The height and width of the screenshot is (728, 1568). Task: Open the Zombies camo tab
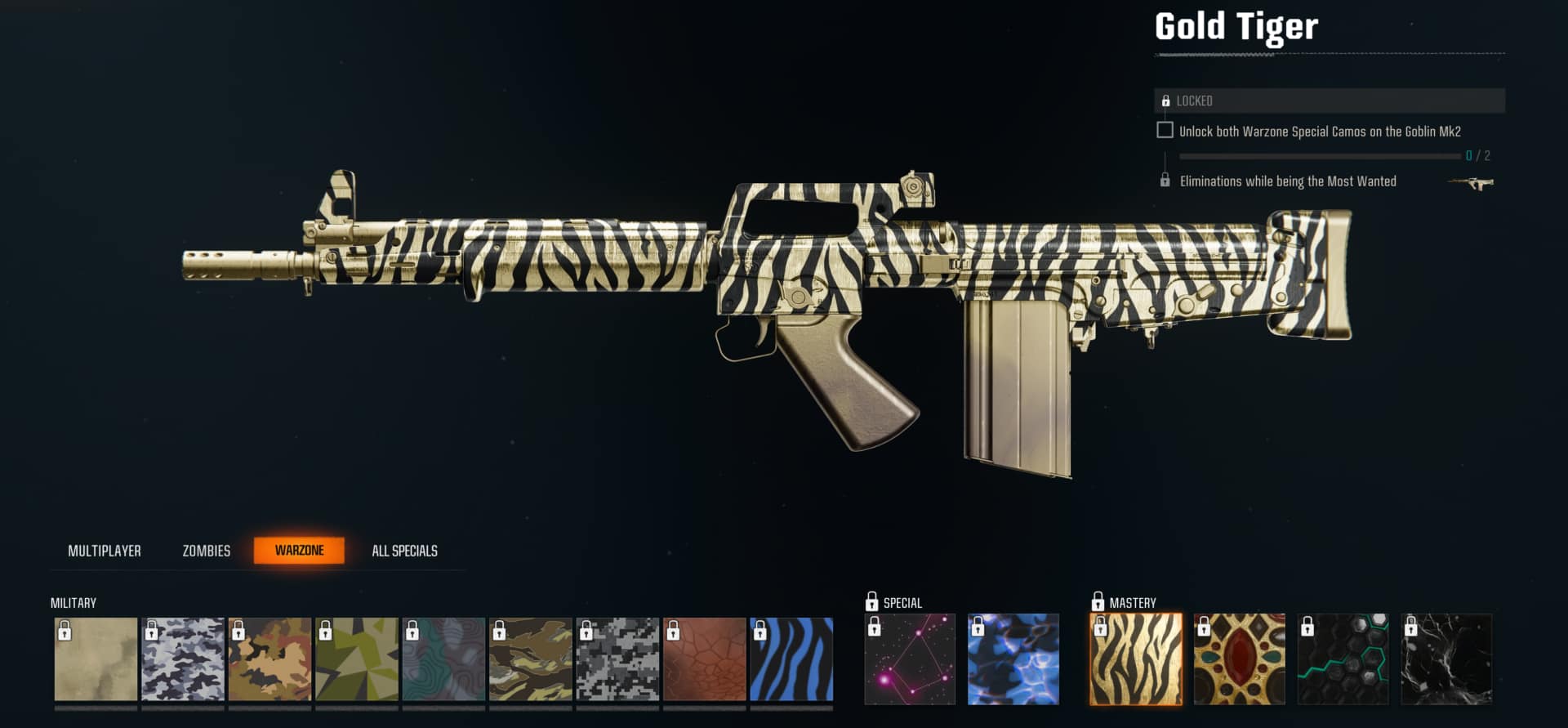[x=206, y=551]
